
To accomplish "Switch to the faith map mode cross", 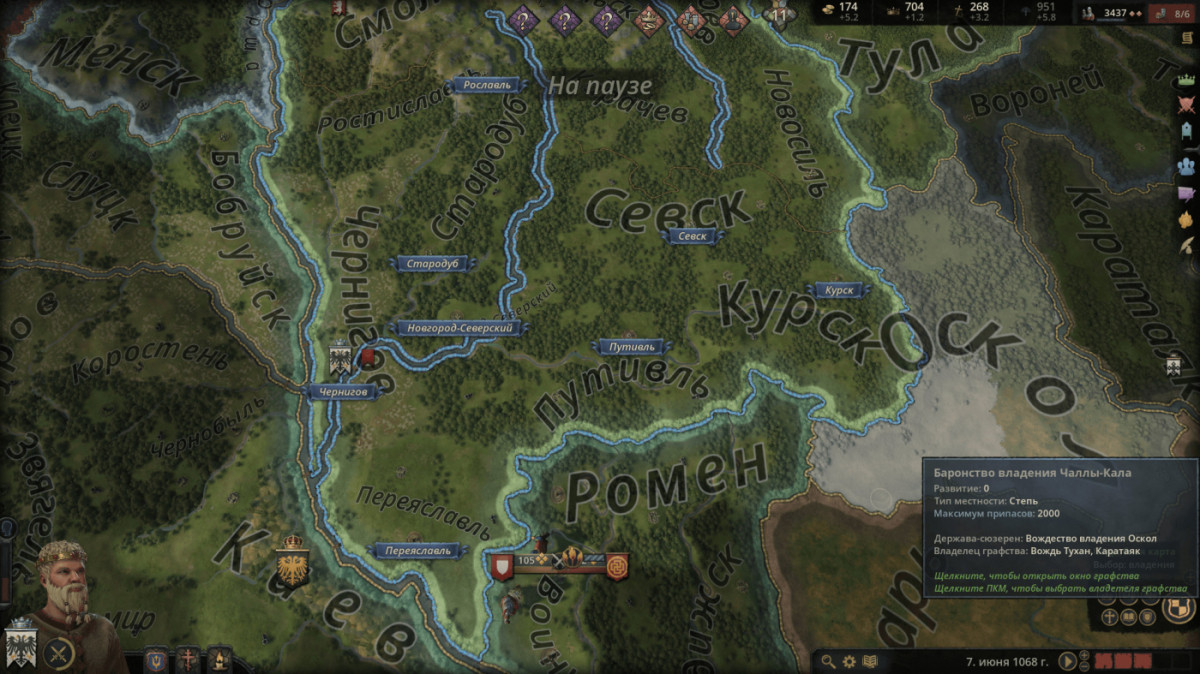I will point(188,659).
